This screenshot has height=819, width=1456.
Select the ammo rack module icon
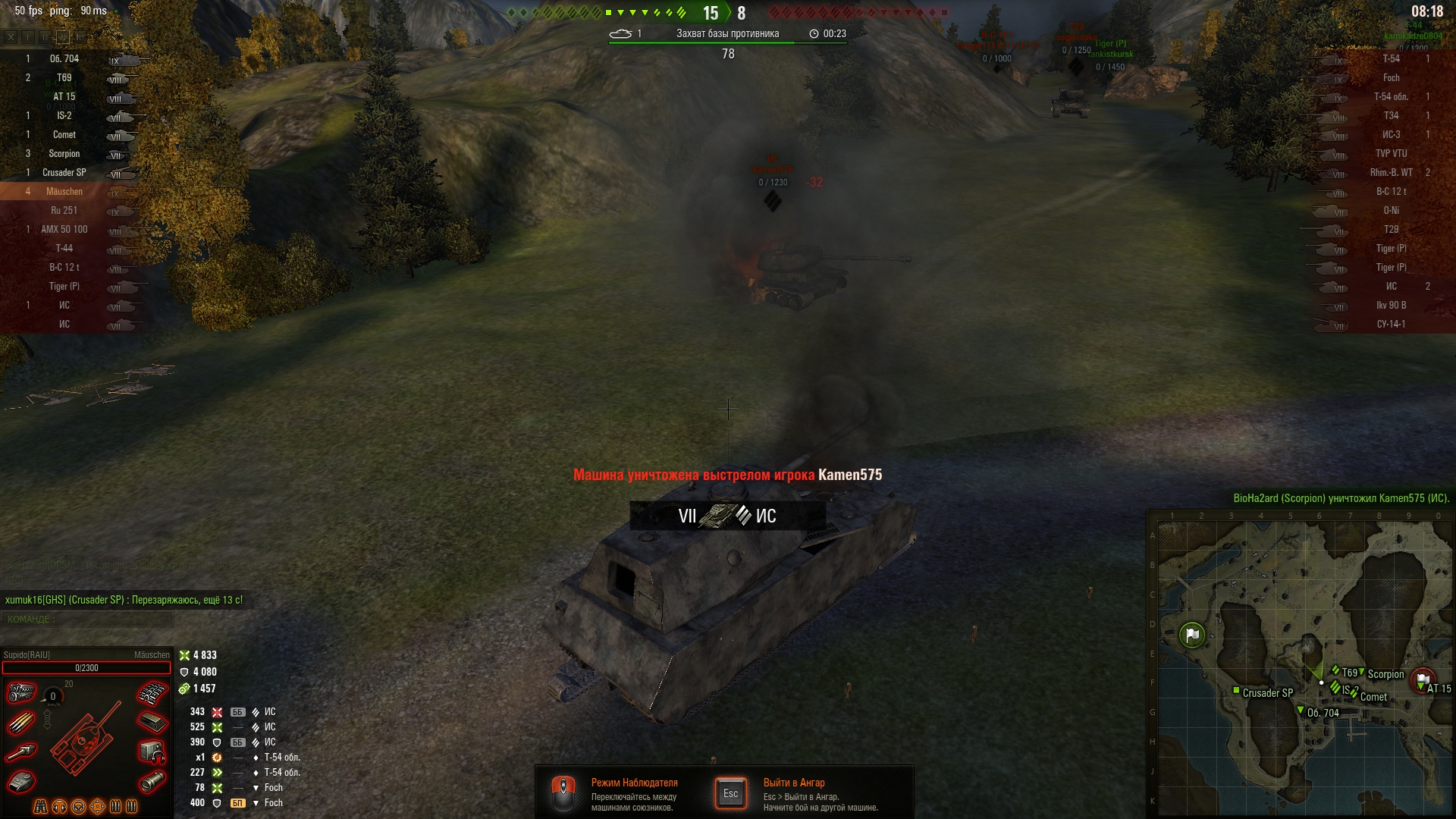(x=21, y=723)
